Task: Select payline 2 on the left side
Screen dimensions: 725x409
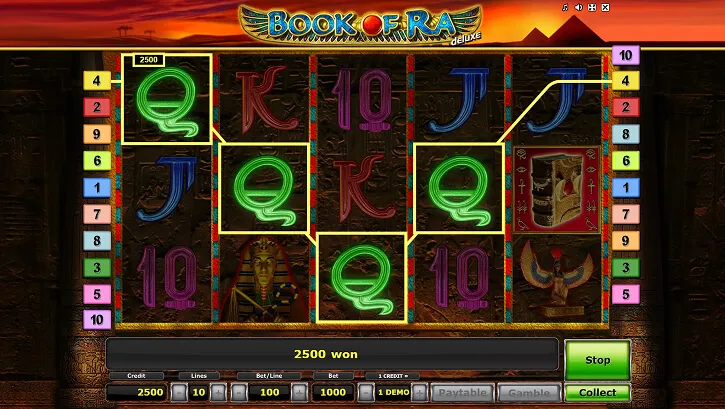Action: click(x=97, y=107)
